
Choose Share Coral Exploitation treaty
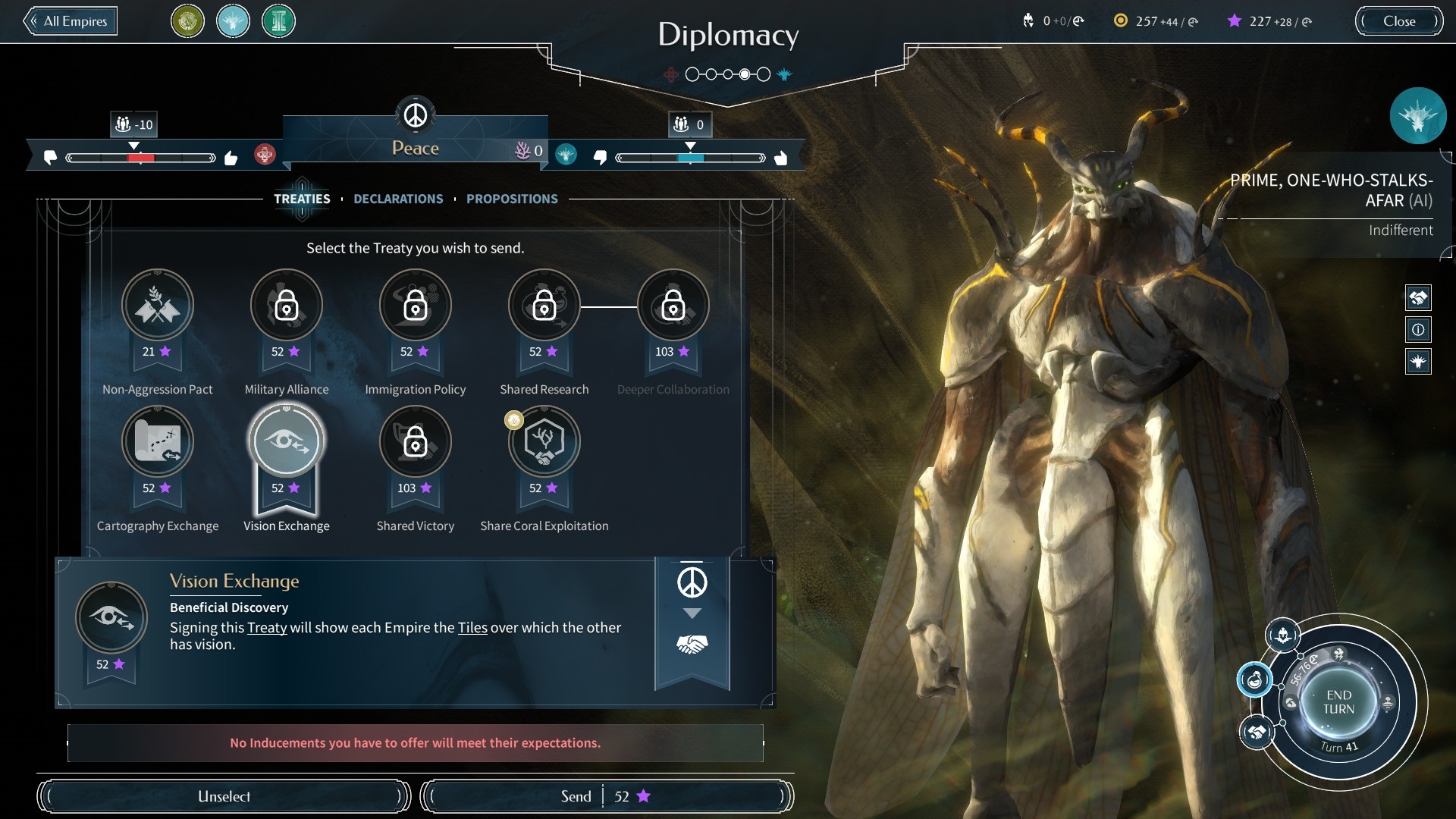[544, 442]
